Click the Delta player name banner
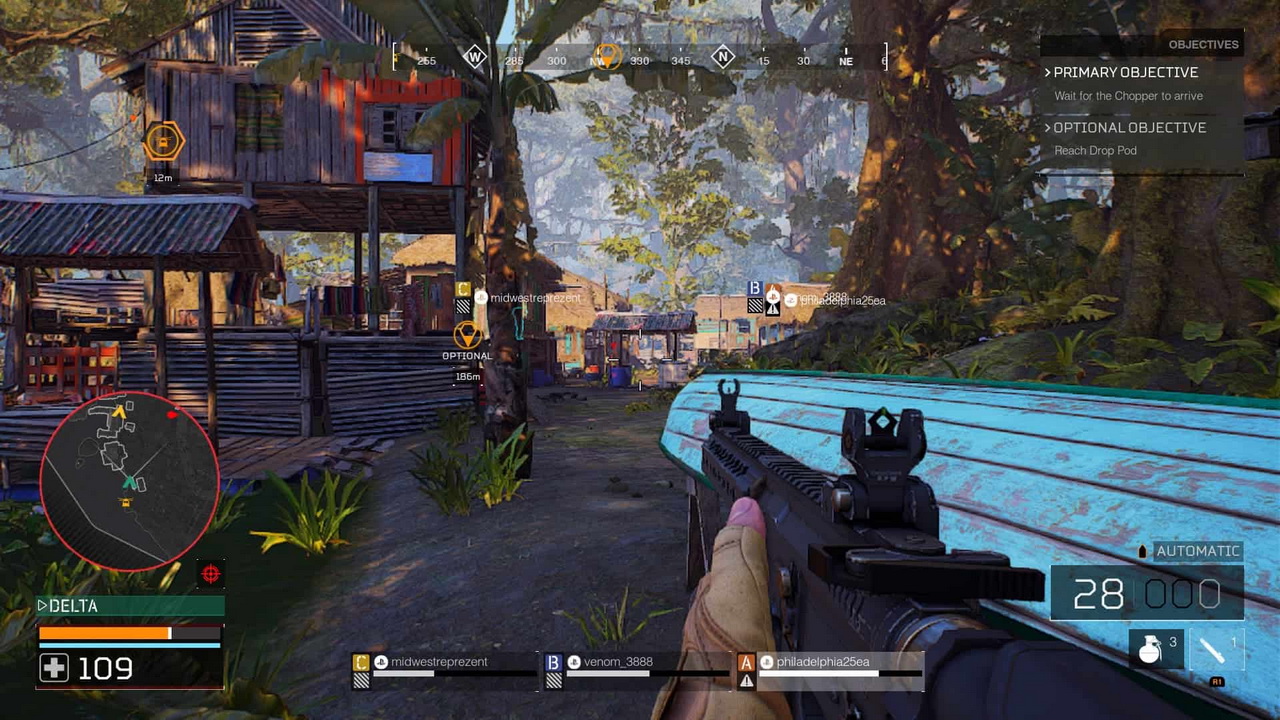 pos(130,606)
